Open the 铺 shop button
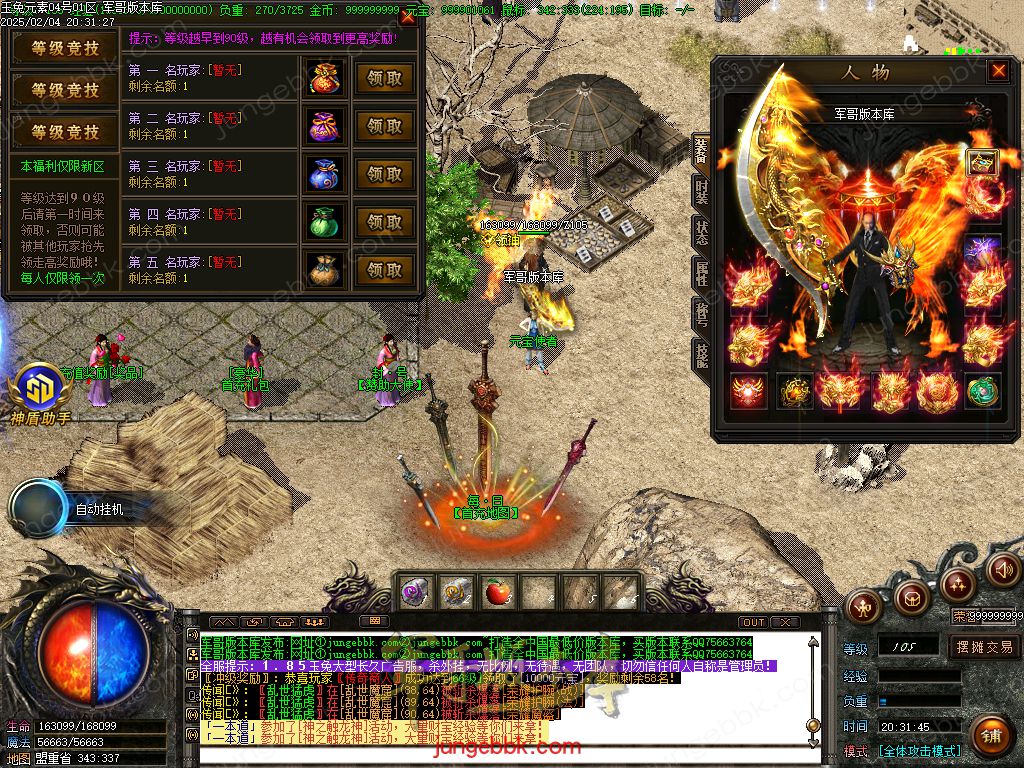The image size is (1024, 768). click(991, 735)
